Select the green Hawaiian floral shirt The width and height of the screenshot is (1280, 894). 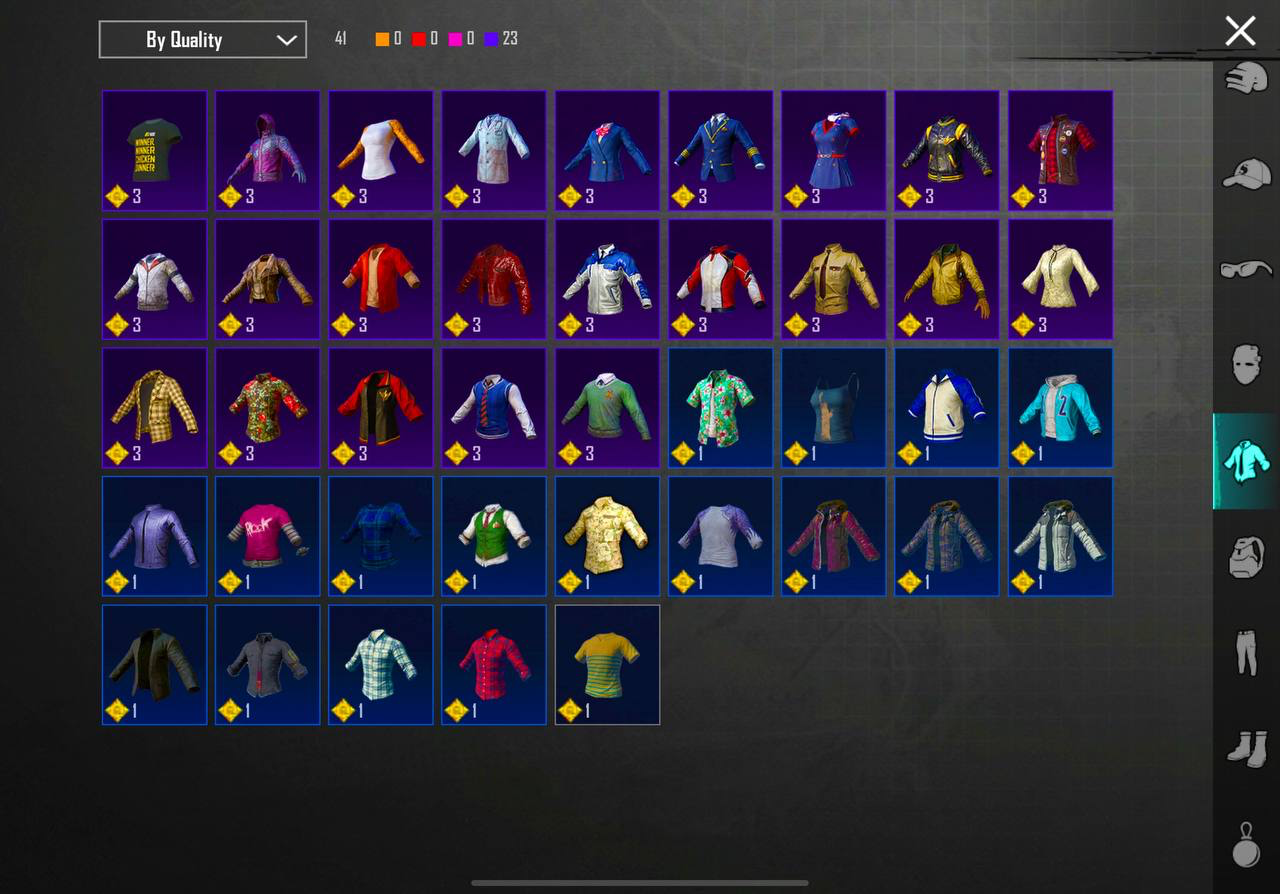720,407
